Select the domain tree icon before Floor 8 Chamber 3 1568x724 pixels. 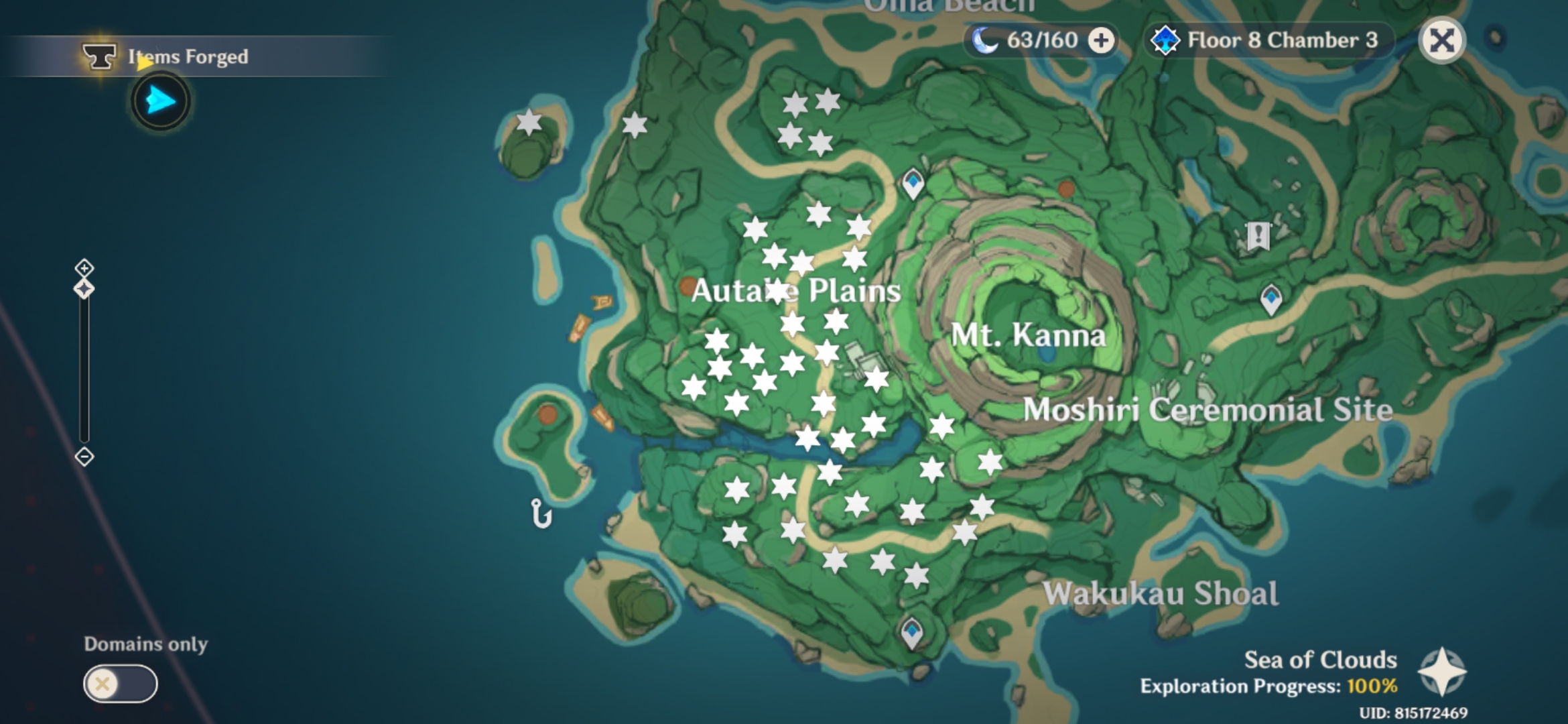(1166, 40)
